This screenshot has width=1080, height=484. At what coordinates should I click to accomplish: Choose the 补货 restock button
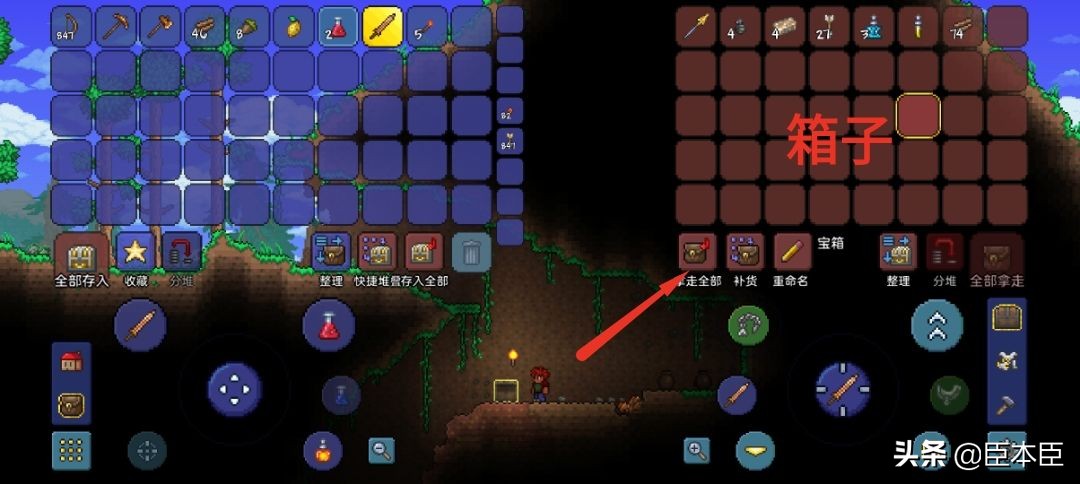[744, 252]
